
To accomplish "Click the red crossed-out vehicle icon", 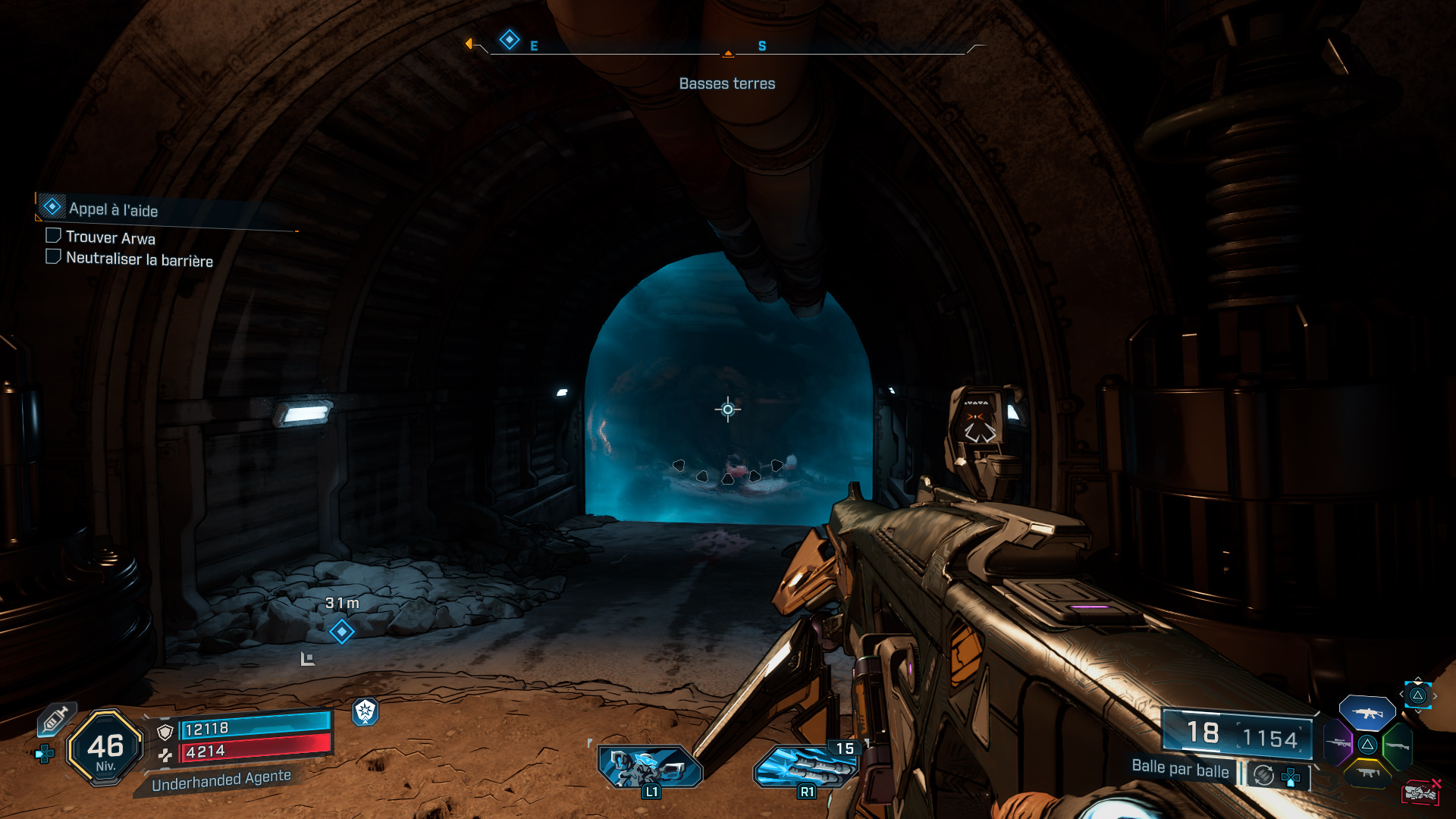I will click(1420, 792).
